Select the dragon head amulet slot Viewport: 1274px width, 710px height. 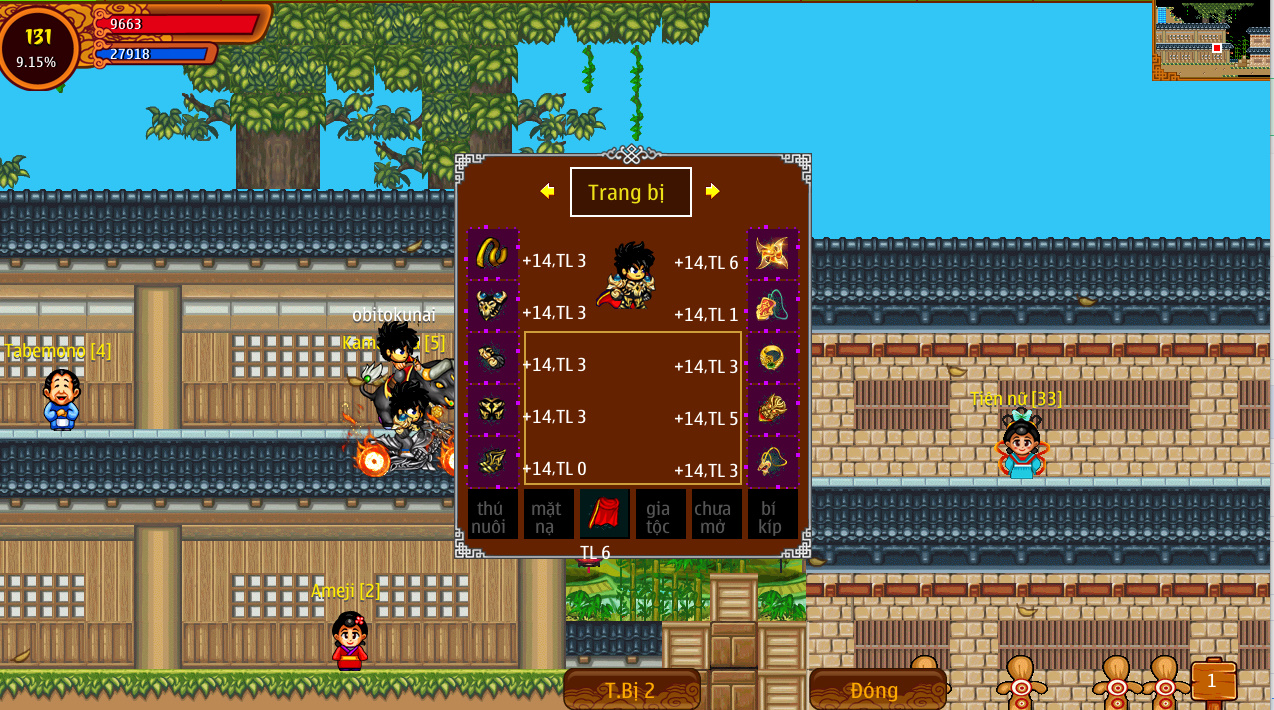tap(773, 461)
